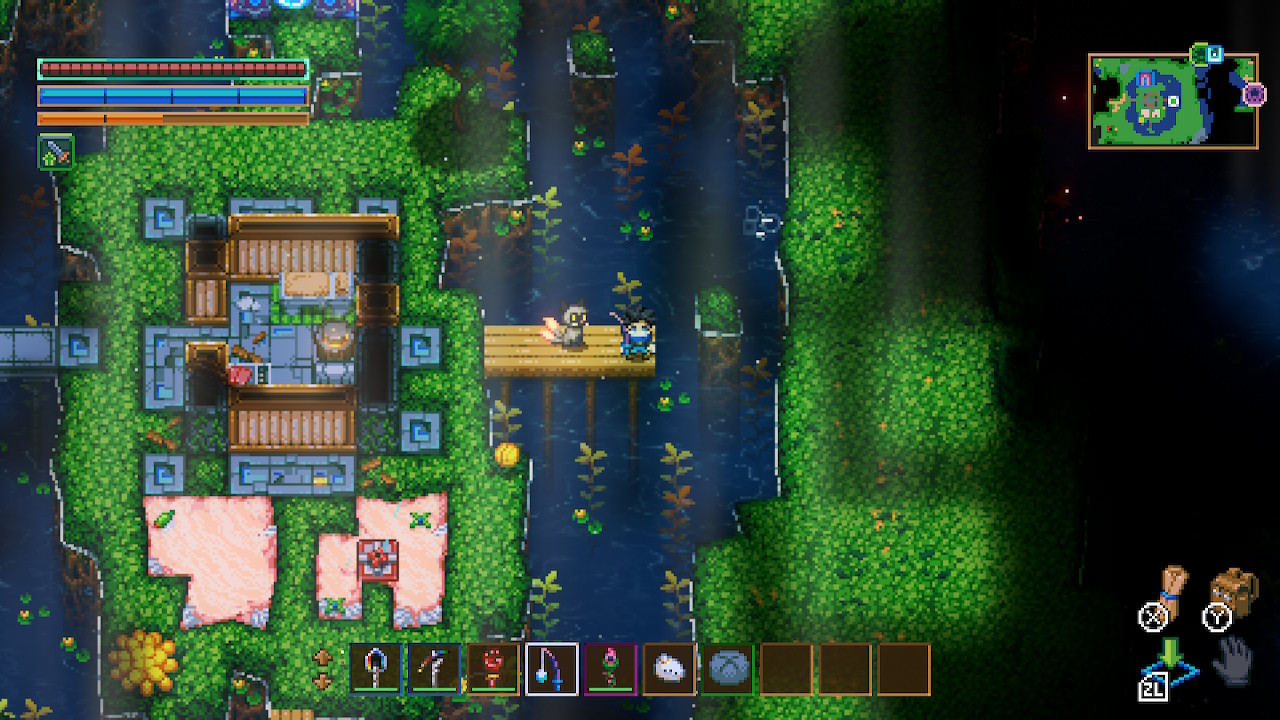Select the pickaxe hotbar slot

(x=434, y=668)
